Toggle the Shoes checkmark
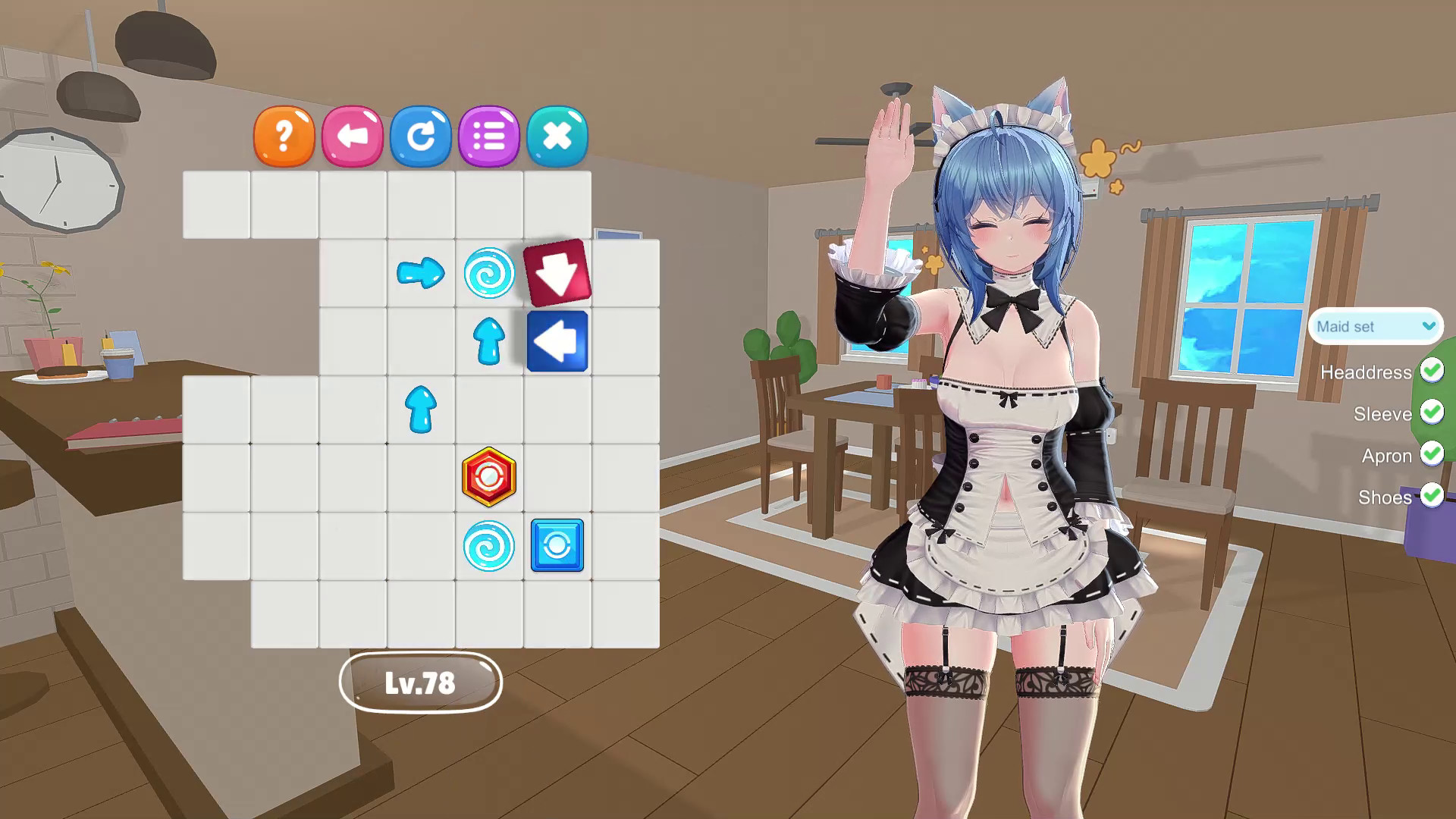 1432,497
